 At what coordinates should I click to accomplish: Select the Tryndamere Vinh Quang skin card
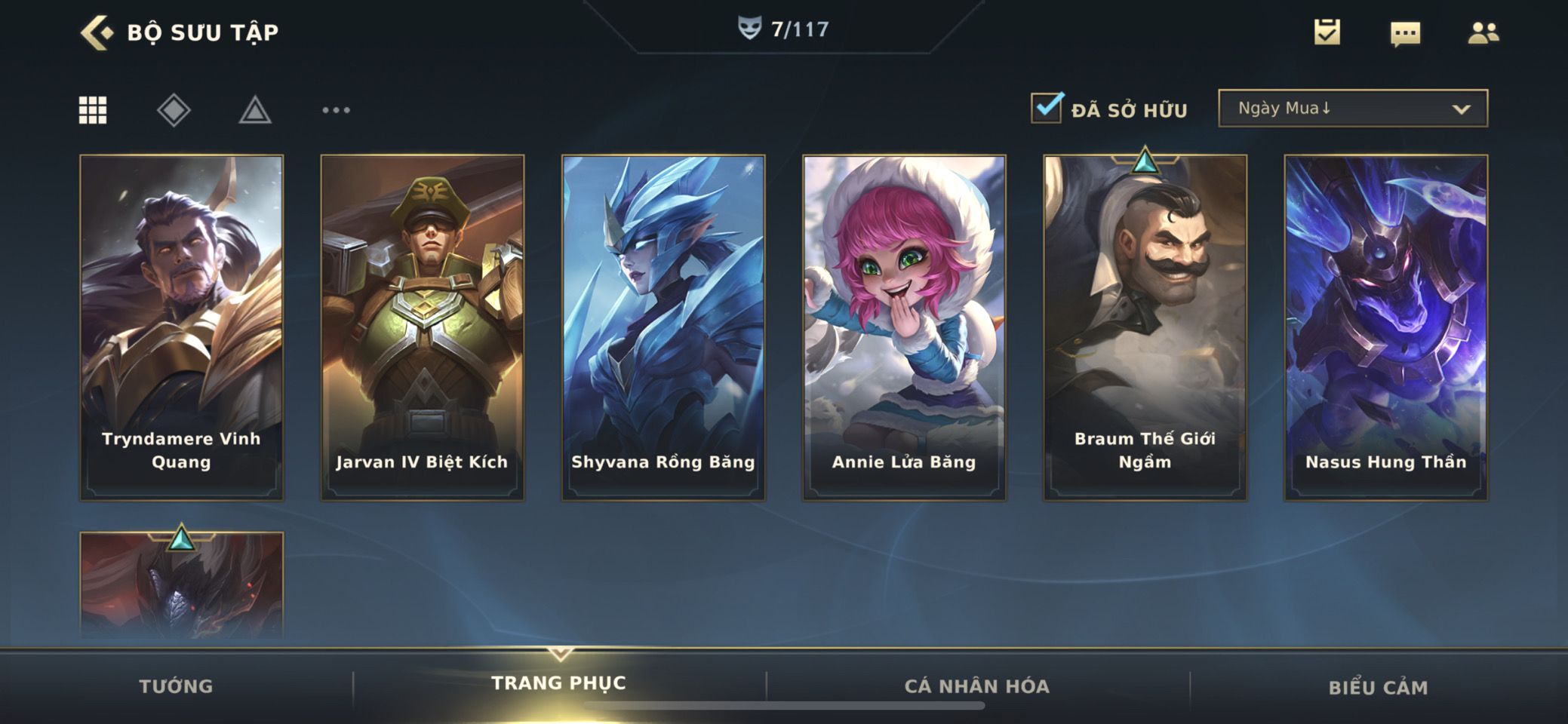181,327
